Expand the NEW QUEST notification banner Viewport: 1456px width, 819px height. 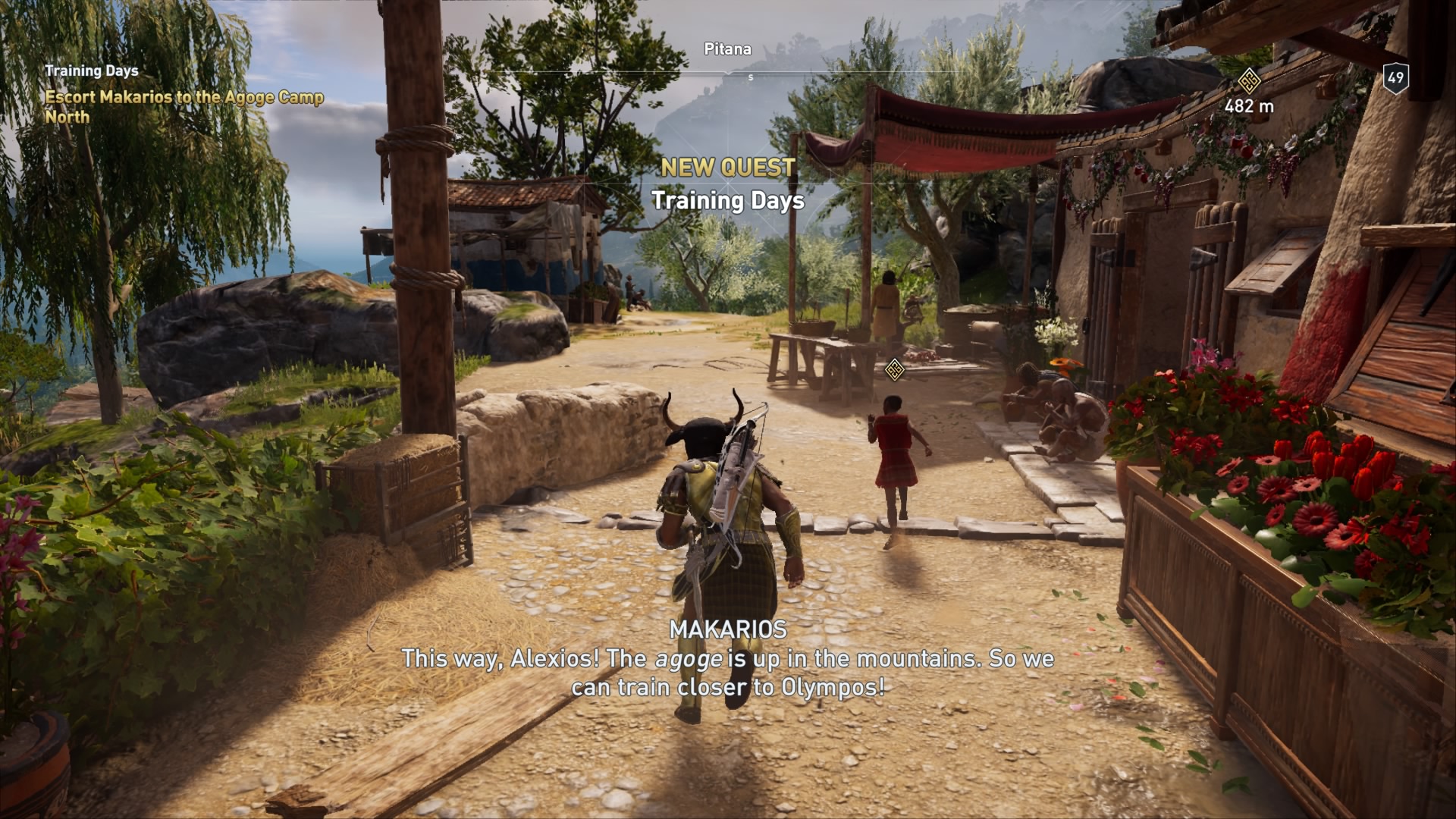point(729,168)
